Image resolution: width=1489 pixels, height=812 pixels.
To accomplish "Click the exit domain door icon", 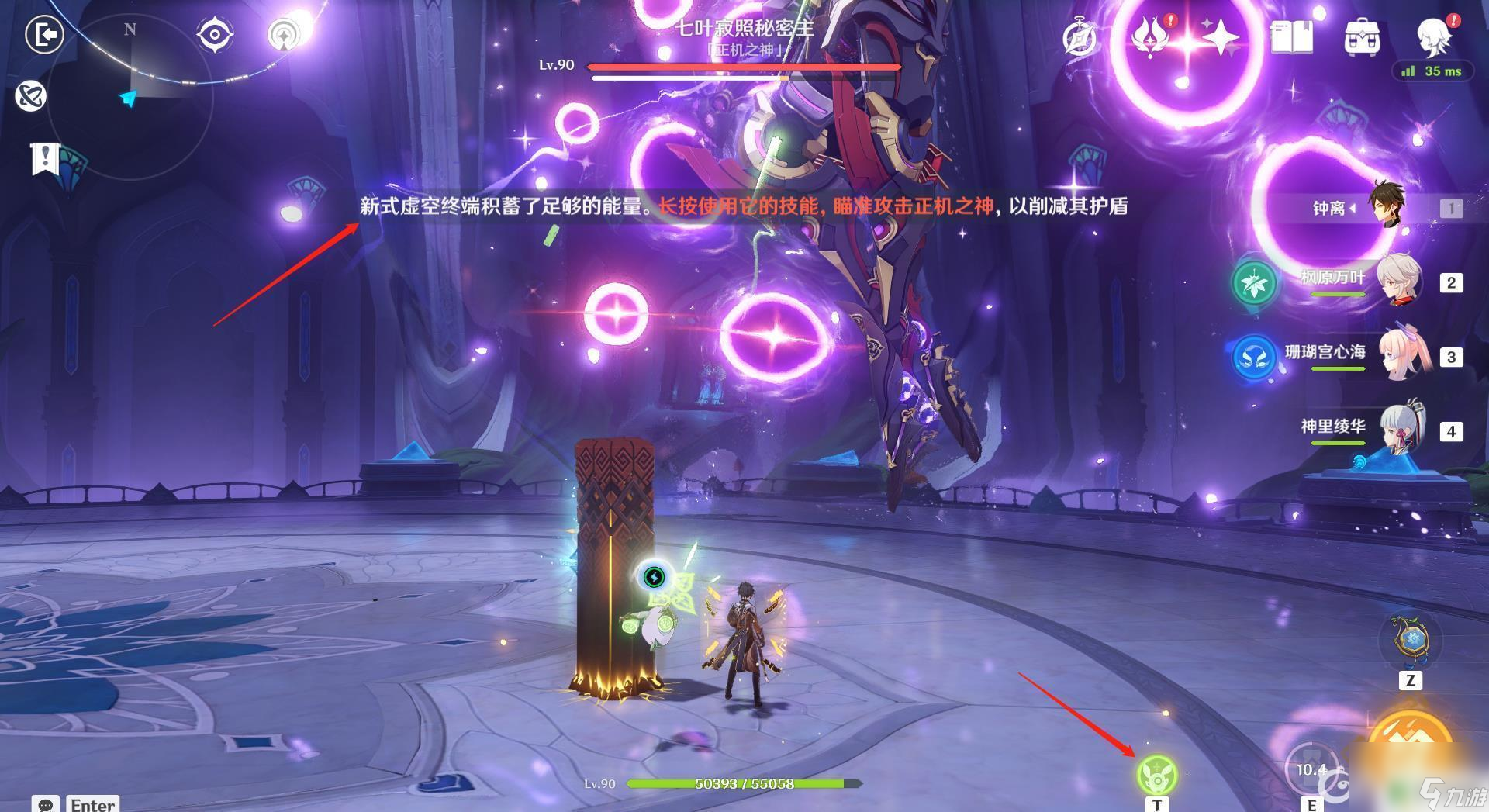I will (44, 35).
